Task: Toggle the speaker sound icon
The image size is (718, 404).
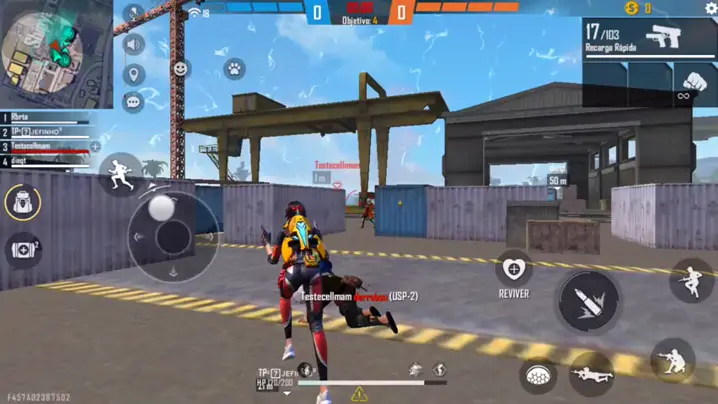Action: 133,44
